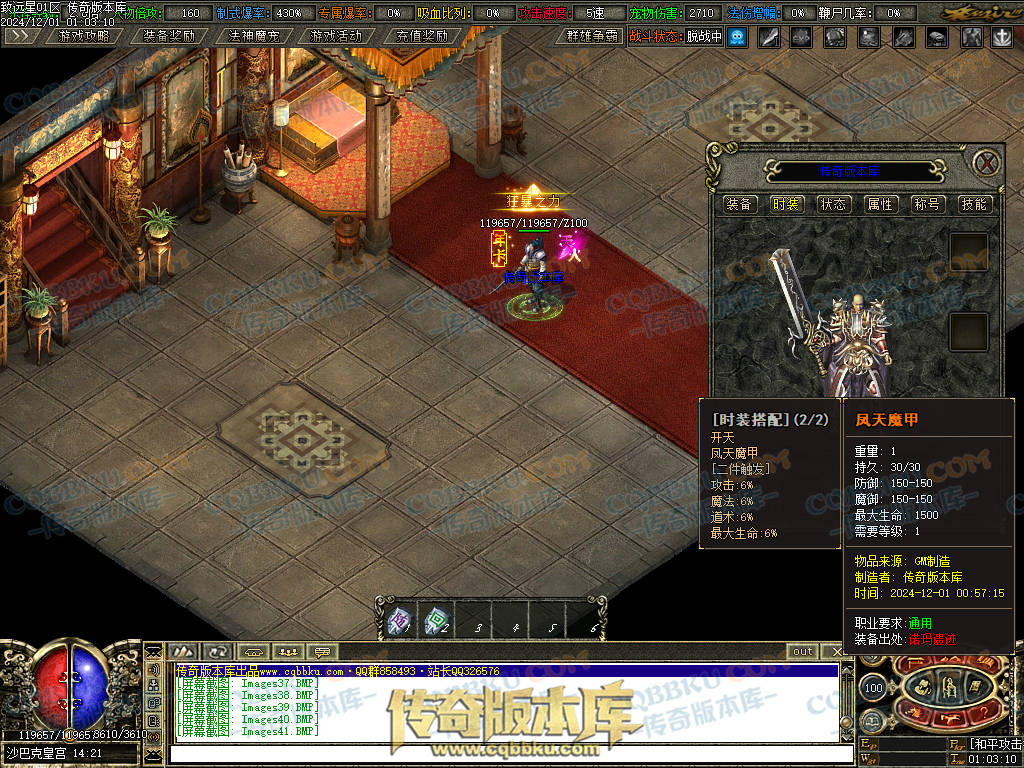
Task: Select the 时装 fashion tab
Action: (x=787, y=204)
